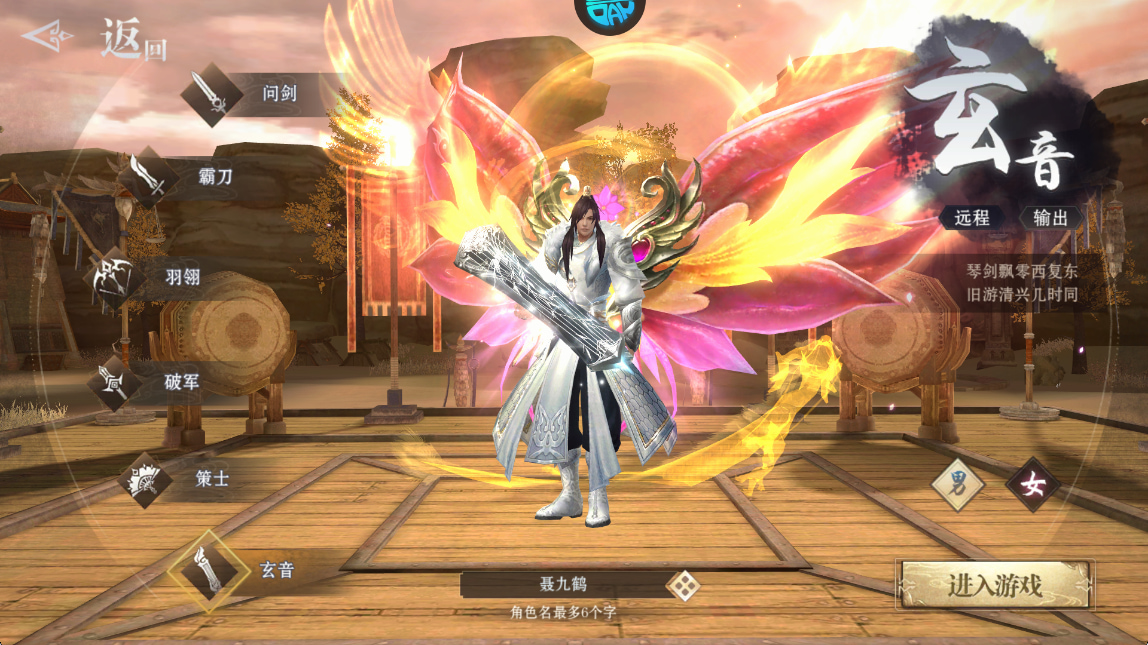Image resolution: width=1148 pixels, height=645 pixels.
Task: Switch character gender to male 男
Action: coord(957,486)
